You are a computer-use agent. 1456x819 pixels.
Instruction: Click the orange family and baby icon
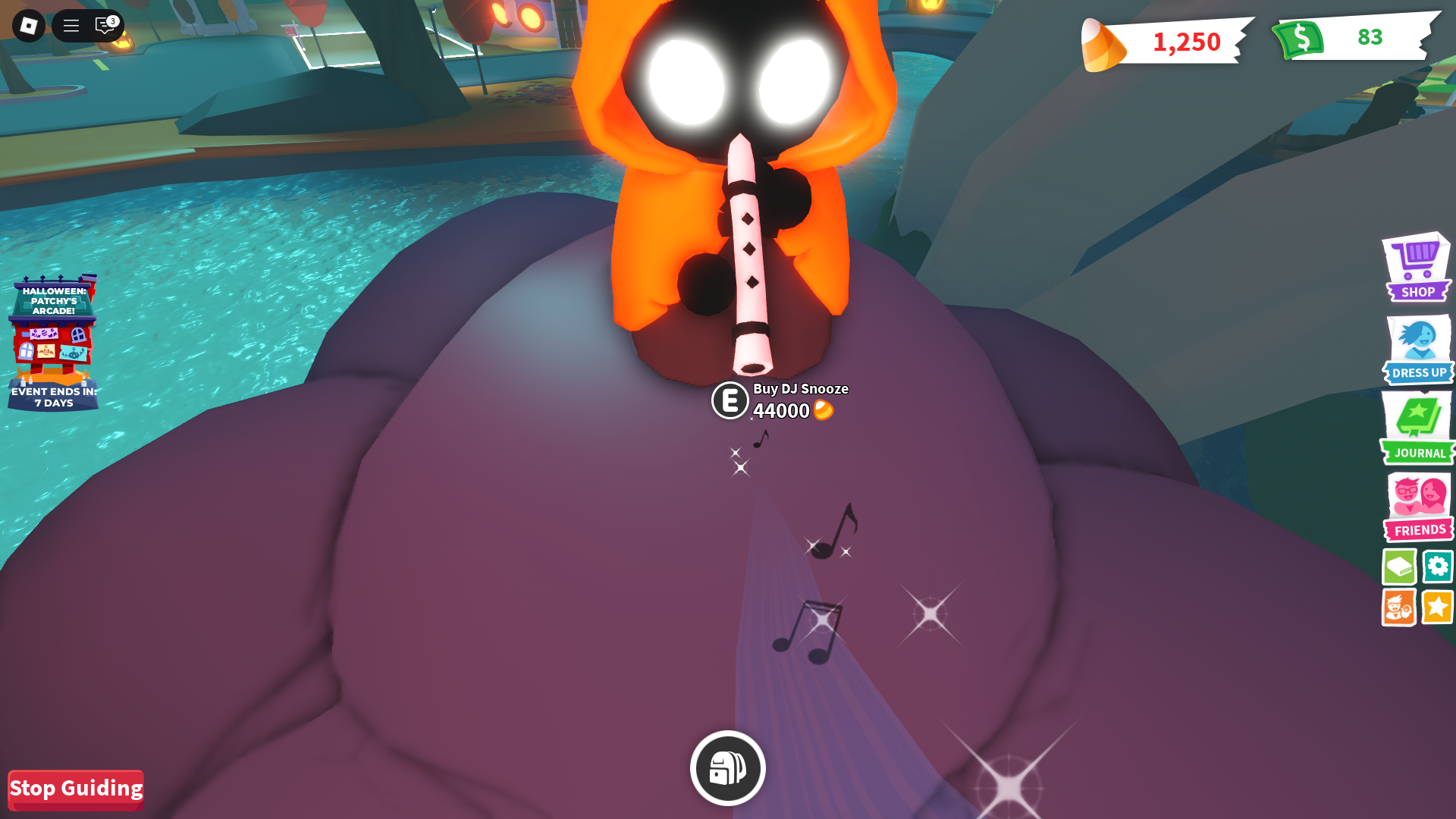1398,607
